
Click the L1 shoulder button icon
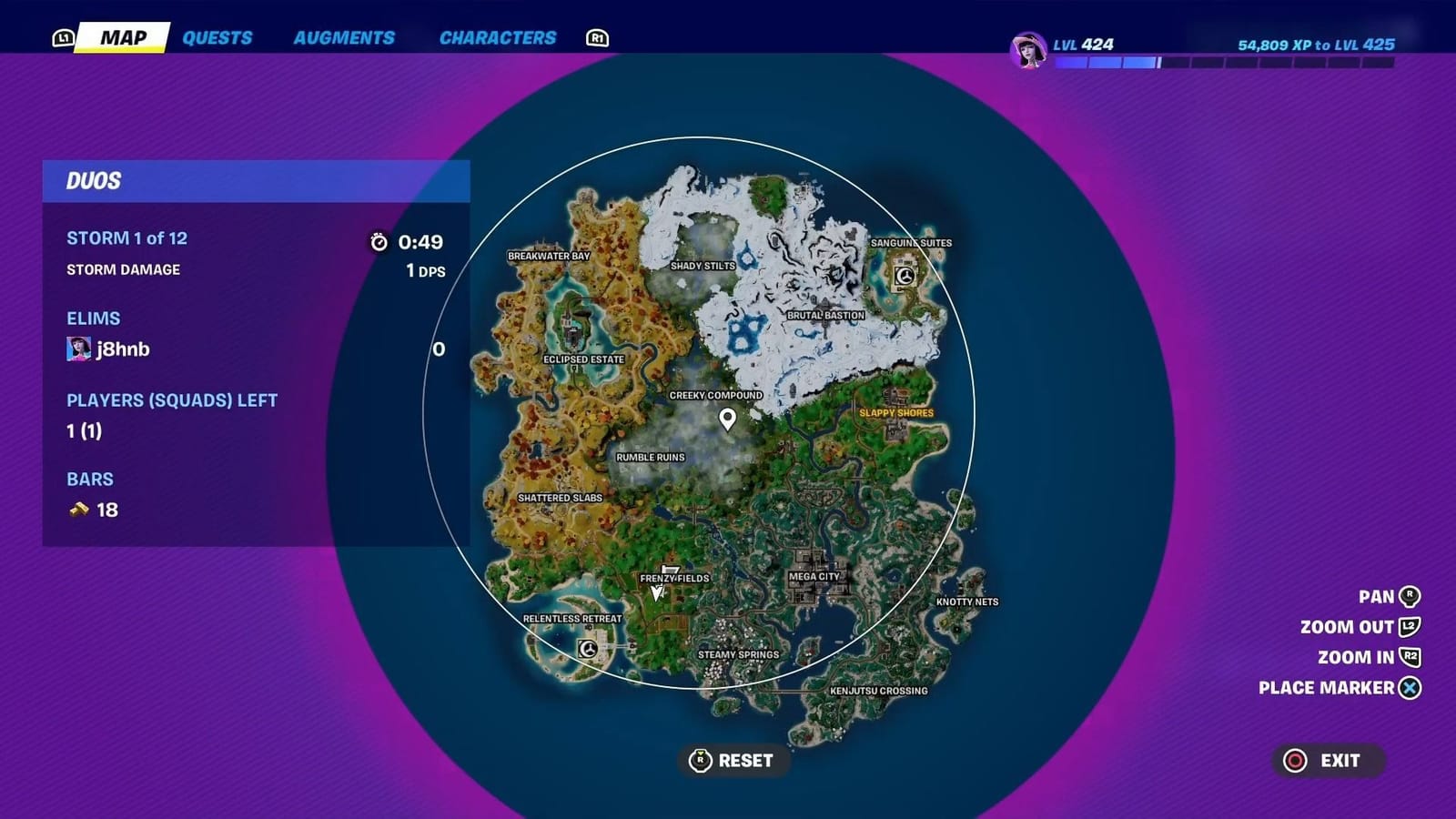coord(64,37)
